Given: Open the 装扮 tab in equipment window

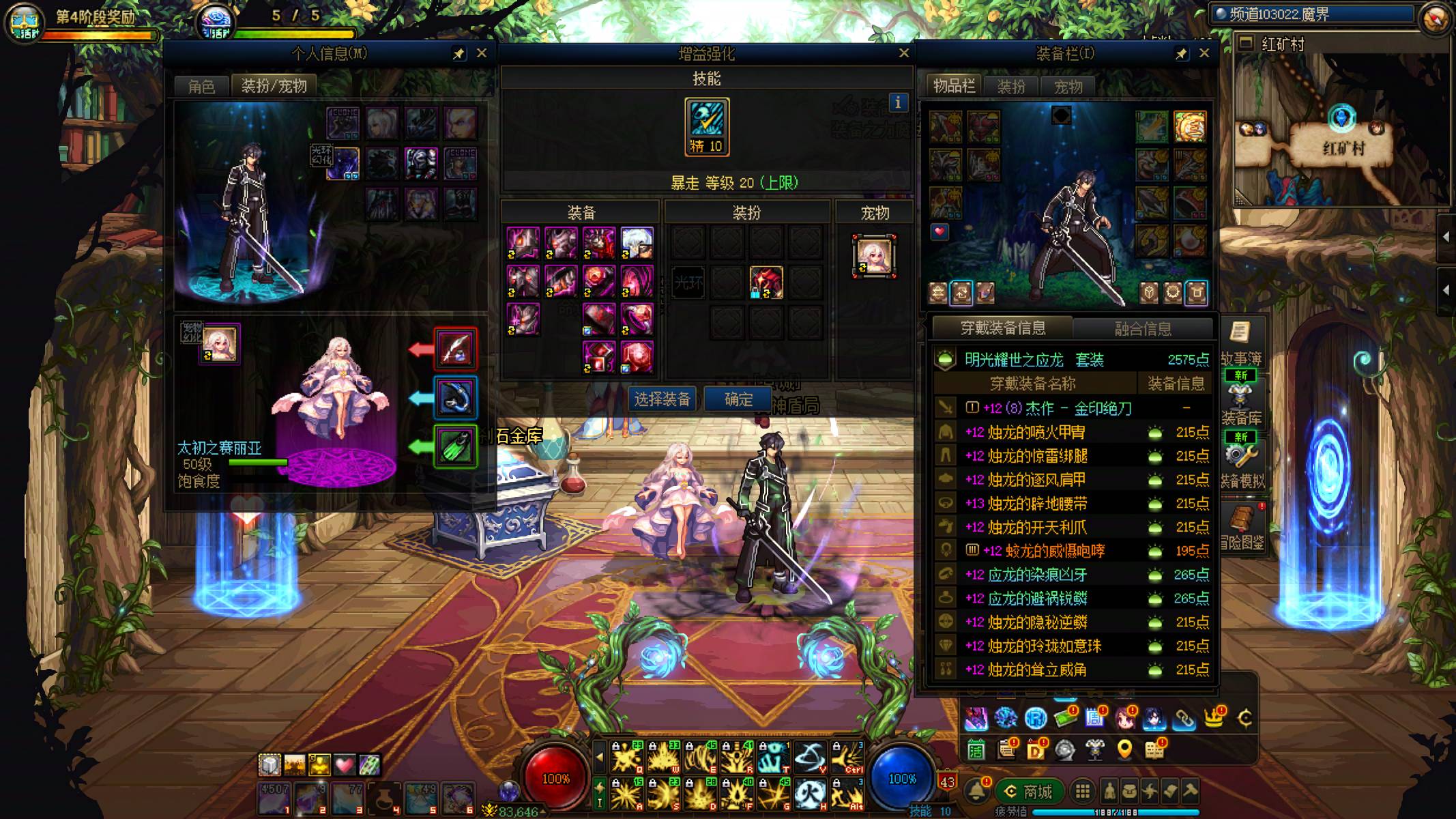Looking at the screenshot, I should [x=1011, y=87].
